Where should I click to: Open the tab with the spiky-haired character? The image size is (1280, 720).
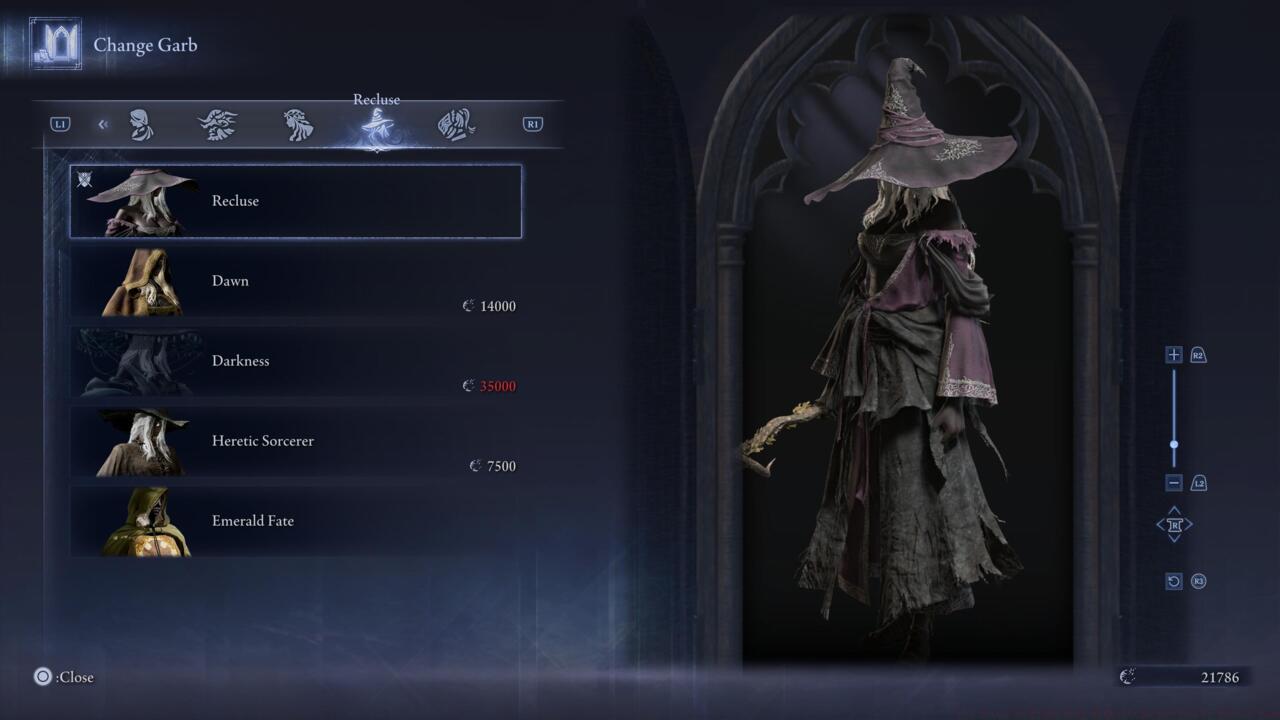point(218,125)
